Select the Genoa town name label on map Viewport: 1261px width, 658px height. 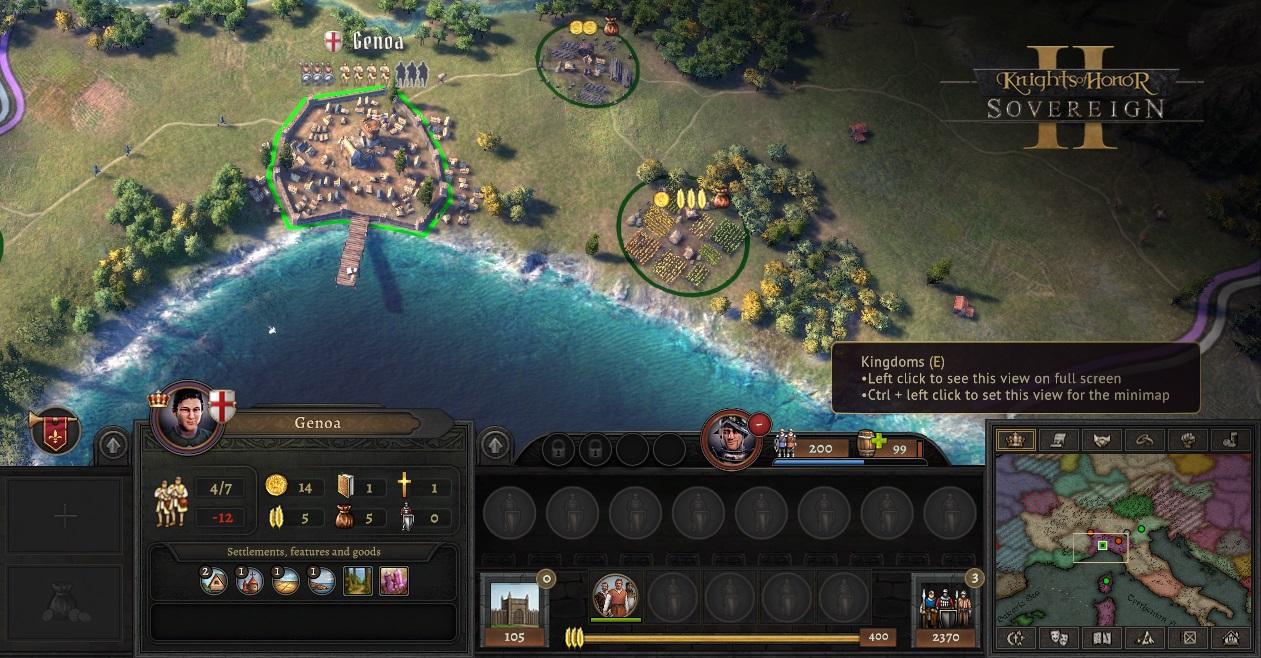coord(377,41)
